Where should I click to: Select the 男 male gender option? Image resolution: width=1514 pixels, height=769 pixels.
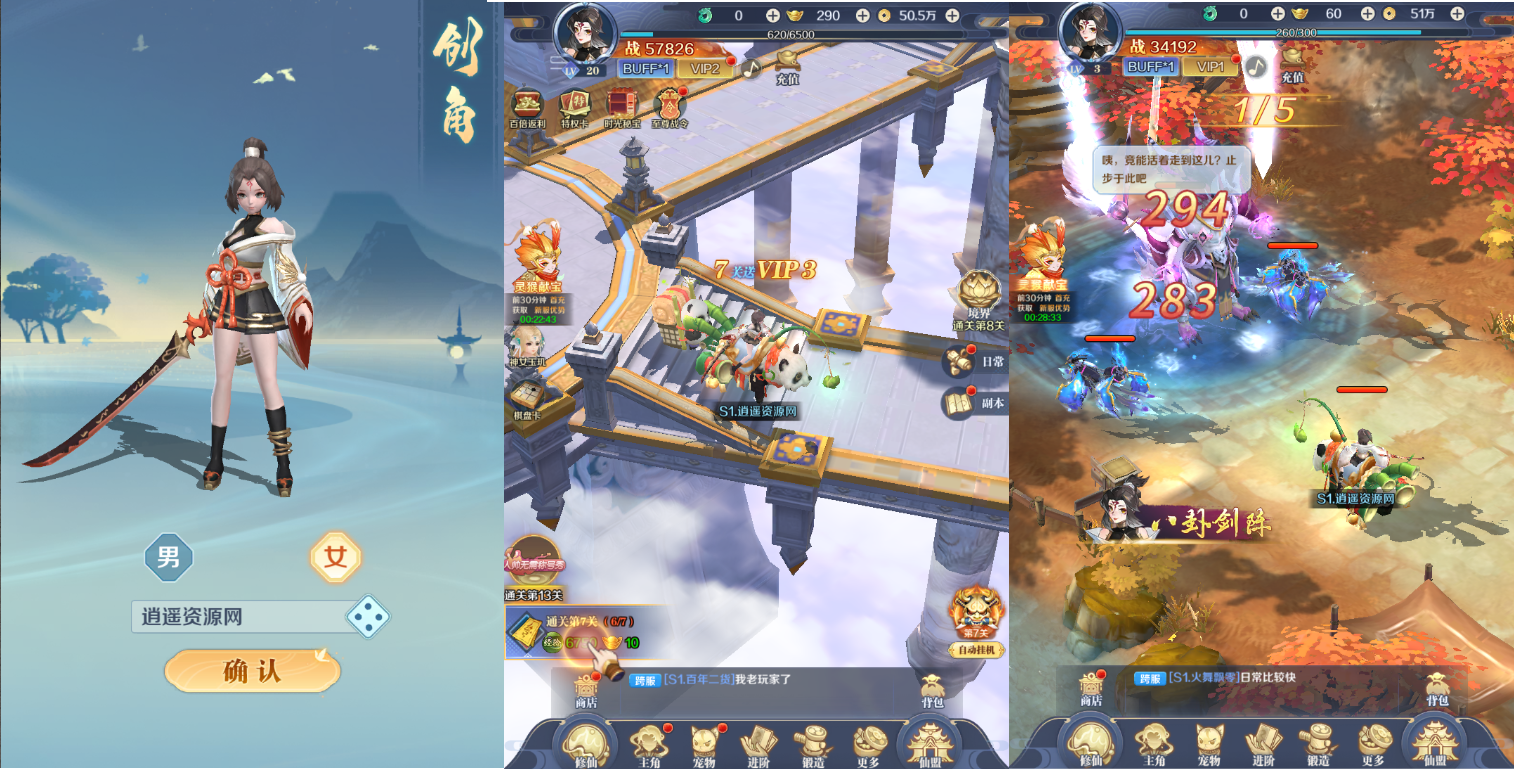pyautogui.click(x=169, y=557)
